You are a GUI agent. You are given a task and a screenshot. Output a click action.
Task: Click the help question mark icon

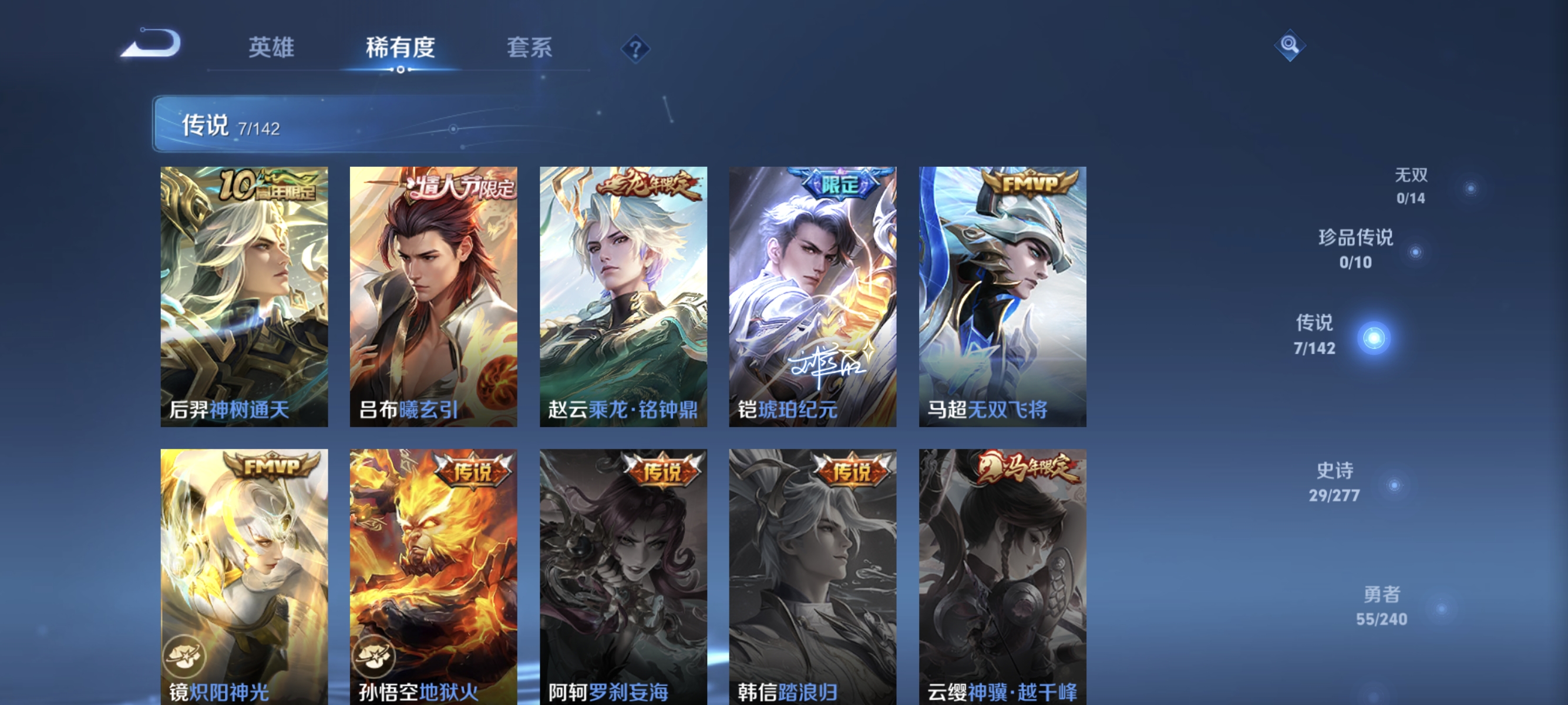pyautogui.click(x=635, y=49)
